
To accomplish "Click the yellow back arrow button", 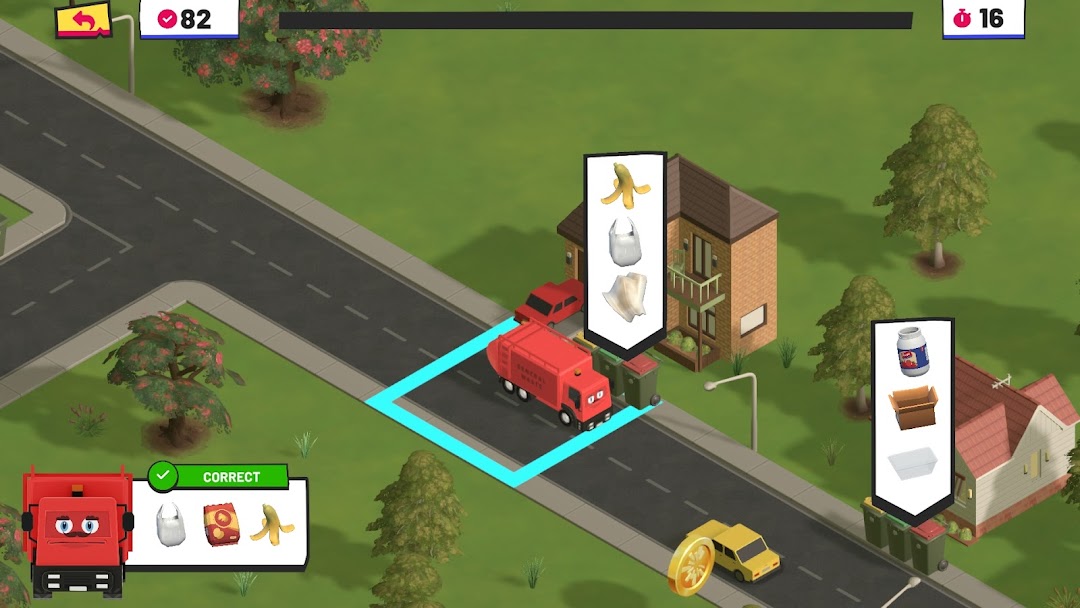I will (83, 20).
